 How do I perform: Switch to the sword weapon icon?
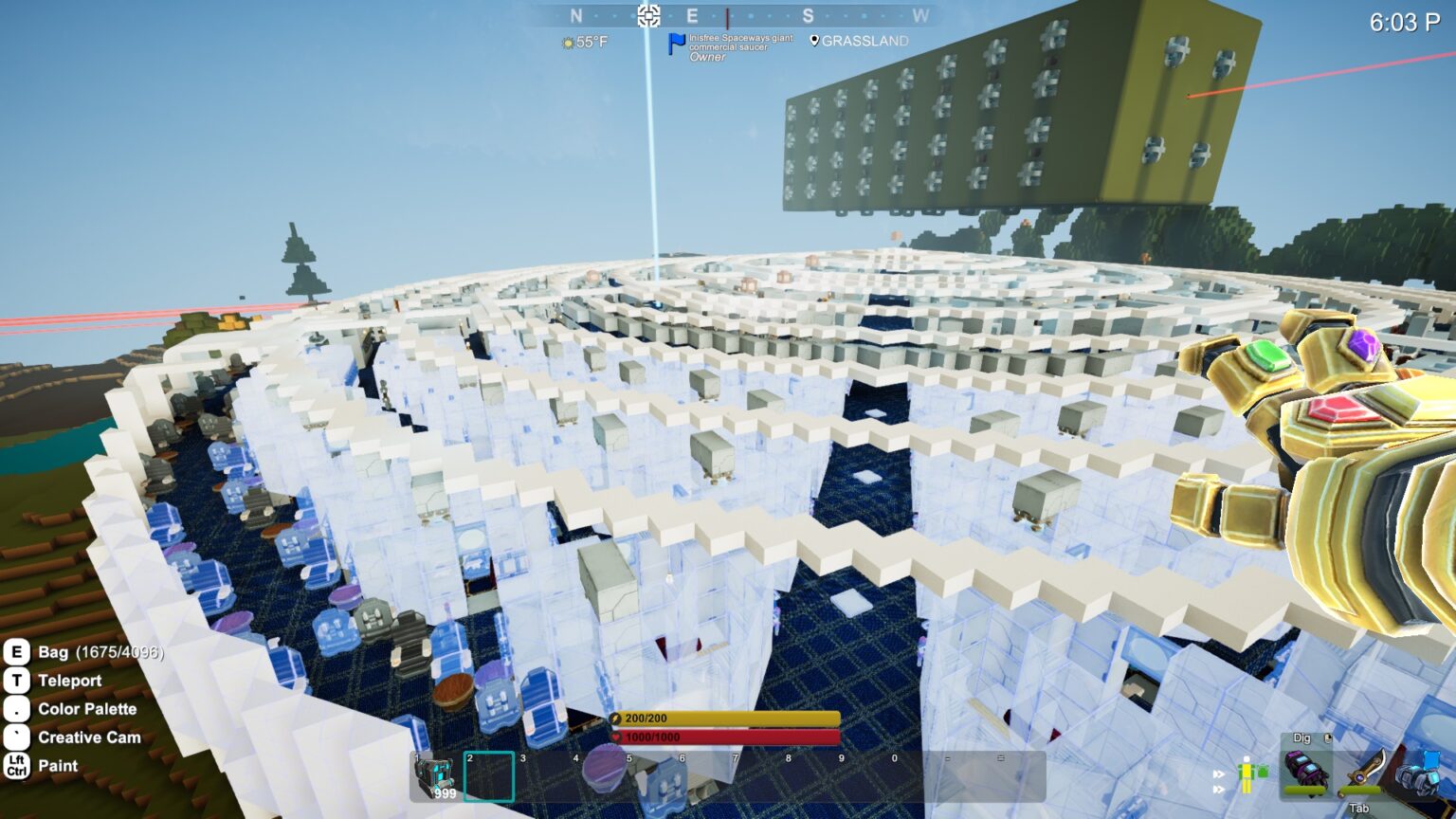coord(1363,770)
